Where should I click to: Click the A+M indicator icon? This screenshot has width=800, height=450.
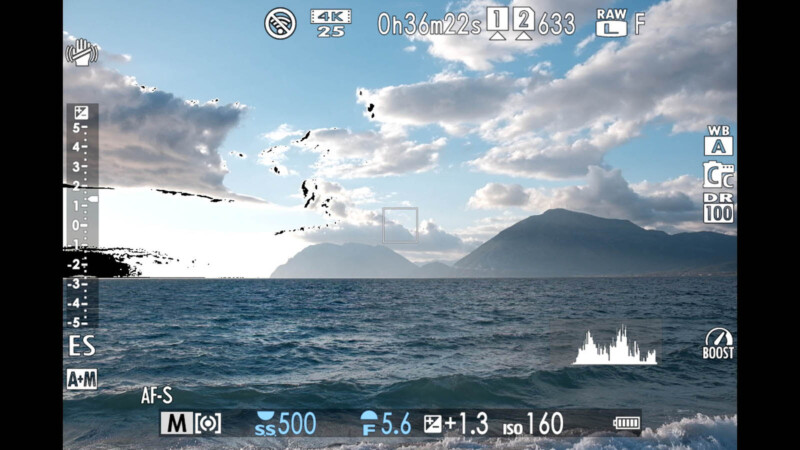click(x=81, y=379)
